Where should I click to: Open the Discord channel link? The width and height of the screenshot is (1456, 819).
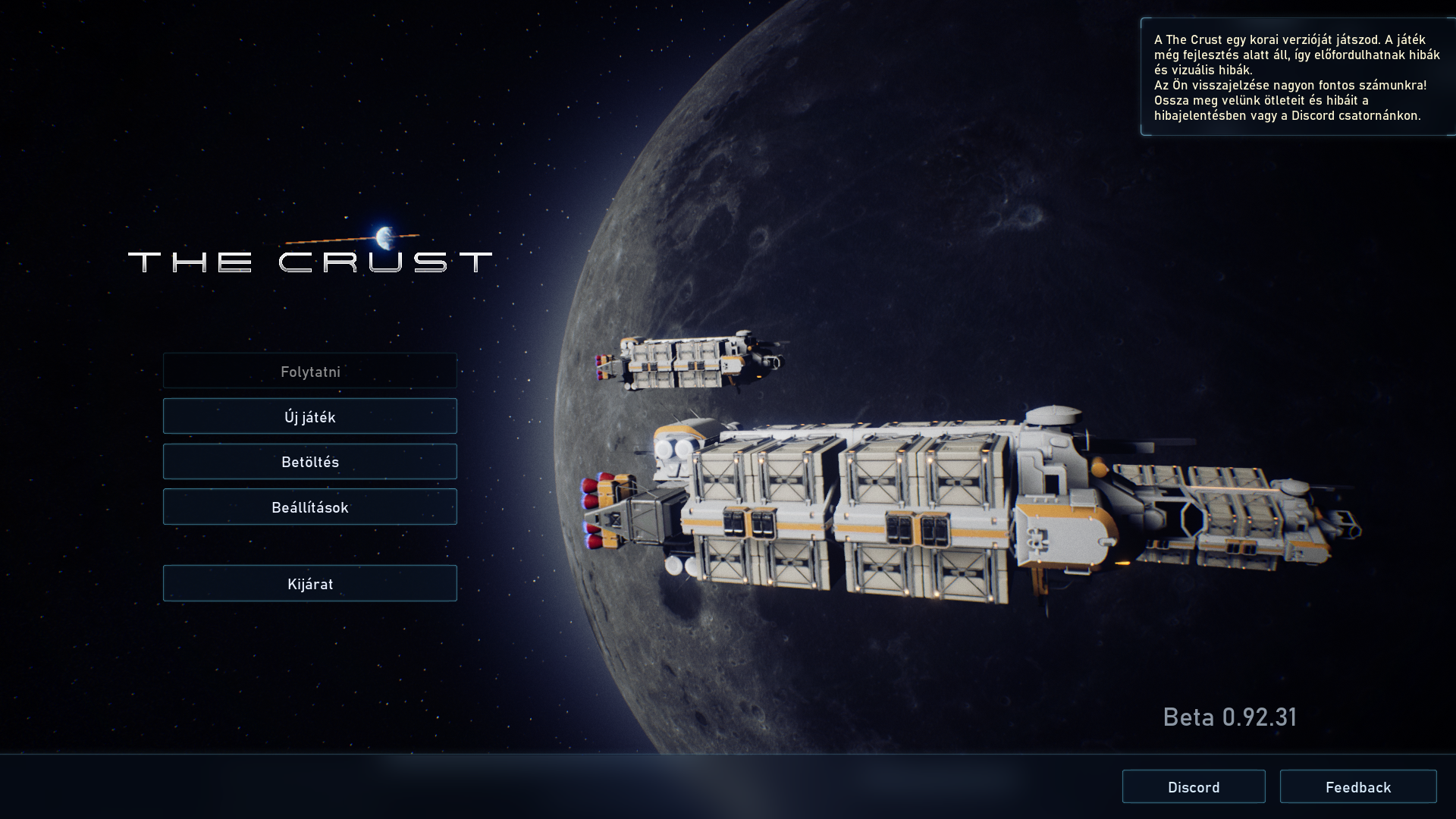click(1194, 786)
